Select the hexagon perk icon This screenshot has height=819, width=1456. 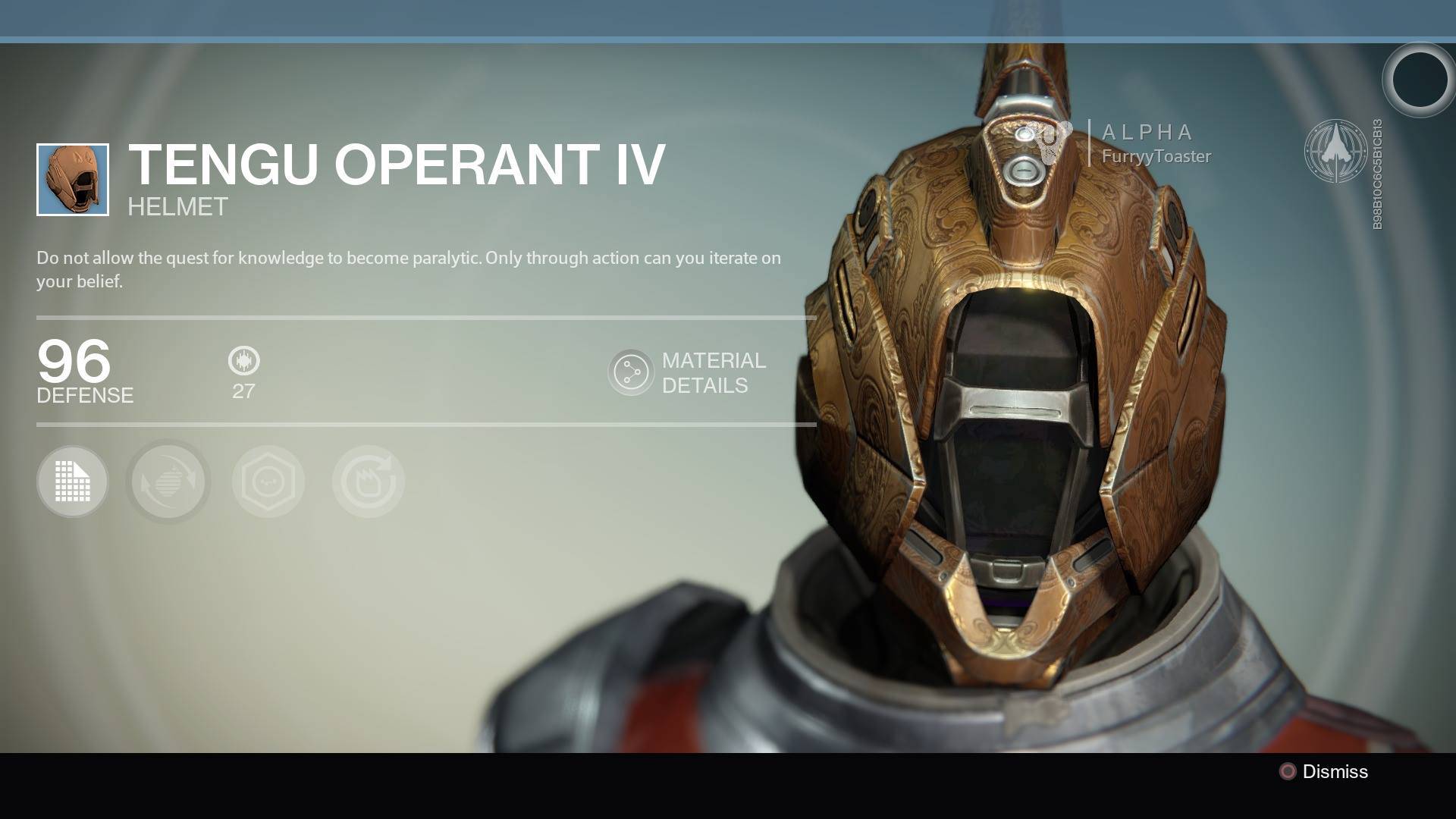(268, 482)
